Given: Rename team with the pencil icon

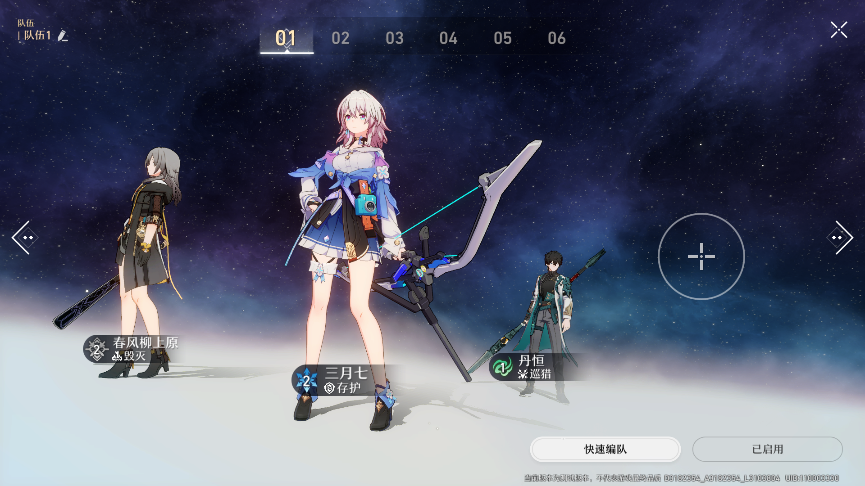Looking at the screenshot, I should 63,36.
